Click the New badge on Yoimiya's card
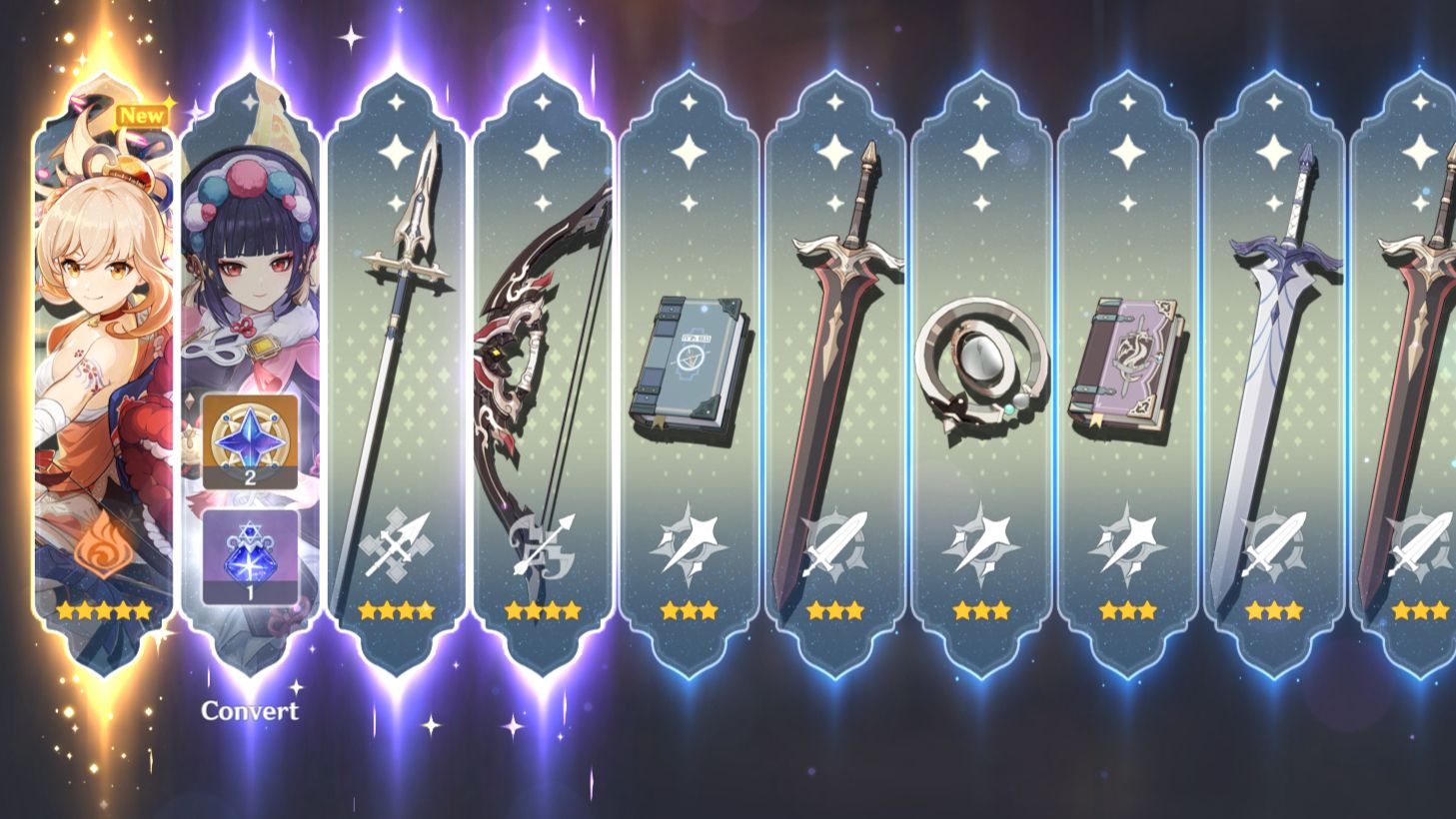The image size is (1456, 819). coord(143,115)
